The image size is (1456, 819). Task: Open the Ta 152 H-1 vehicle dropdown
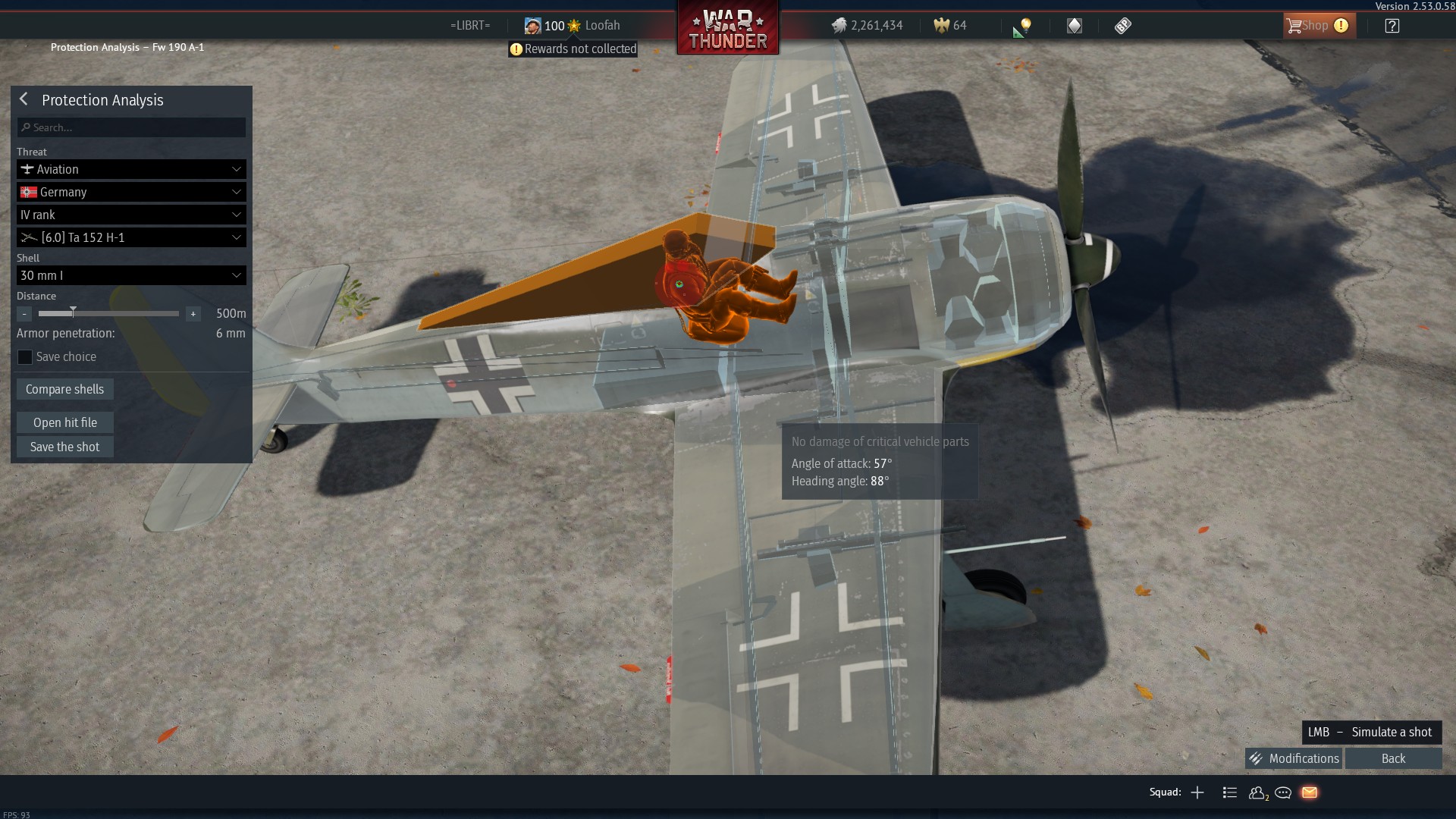[131, 237]
